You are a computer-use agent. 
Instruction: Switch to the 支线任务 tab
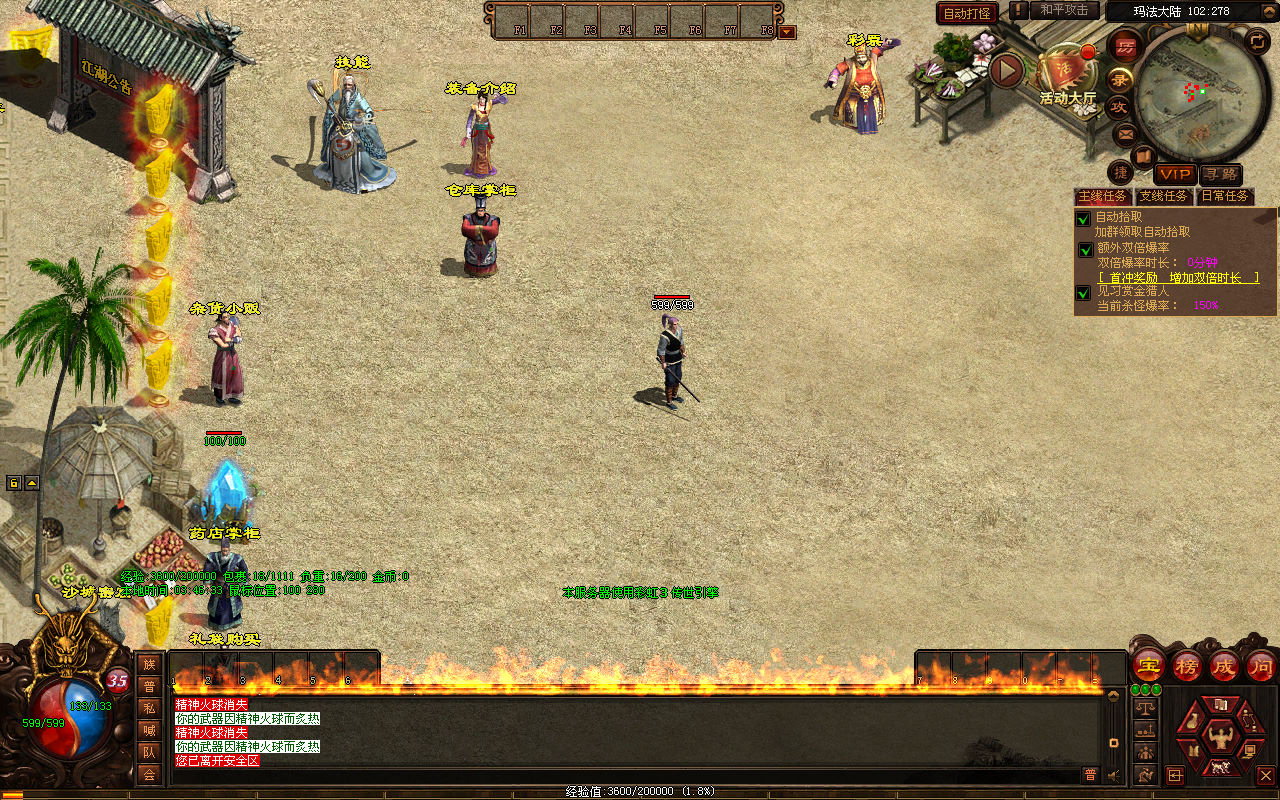click(1163, 196)
